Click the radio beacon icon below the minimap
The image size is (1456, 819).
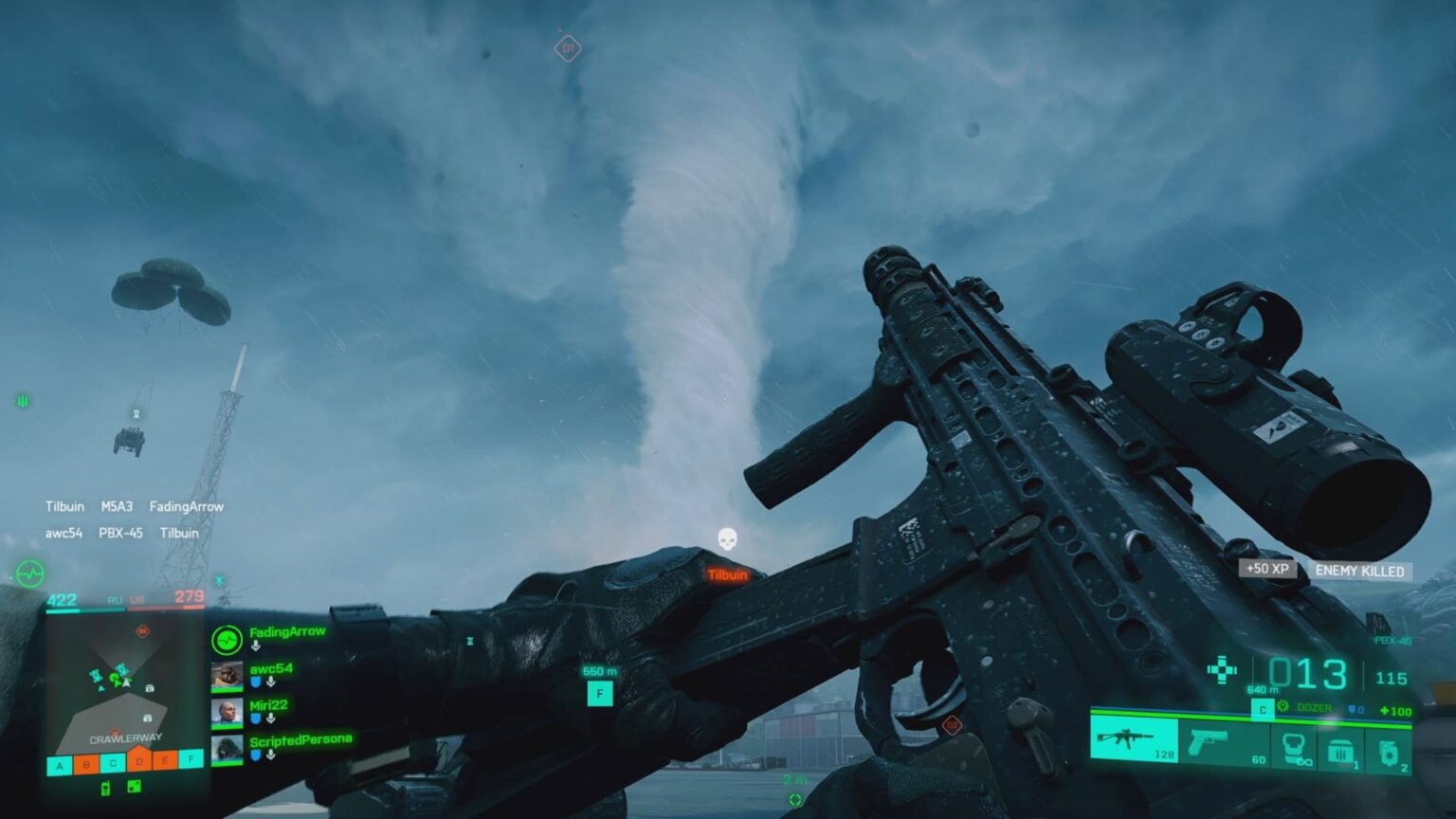105,789
